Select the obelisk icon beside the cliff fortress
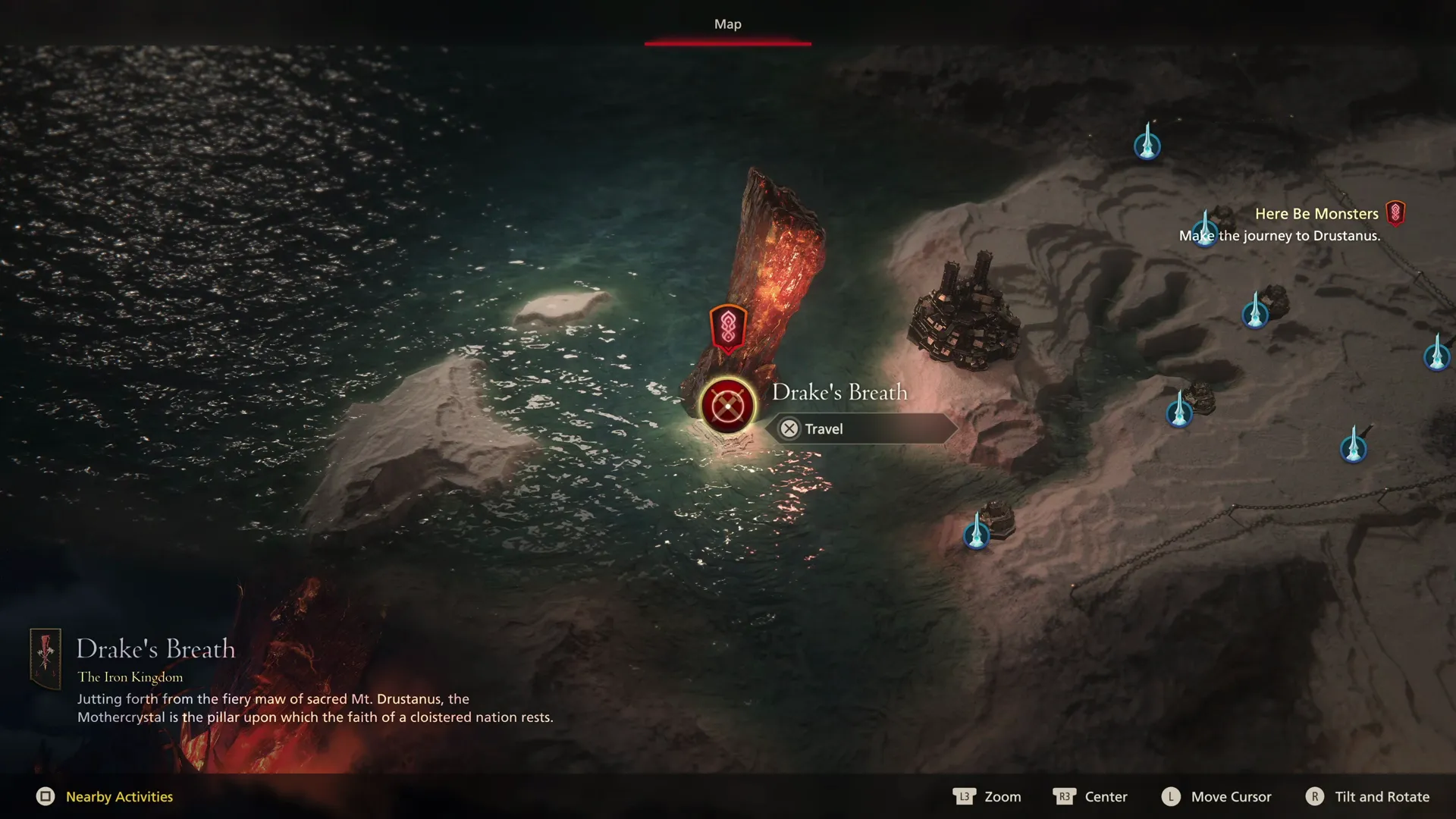Viewport: 1456px width, 819px height. coord(1255,317)
